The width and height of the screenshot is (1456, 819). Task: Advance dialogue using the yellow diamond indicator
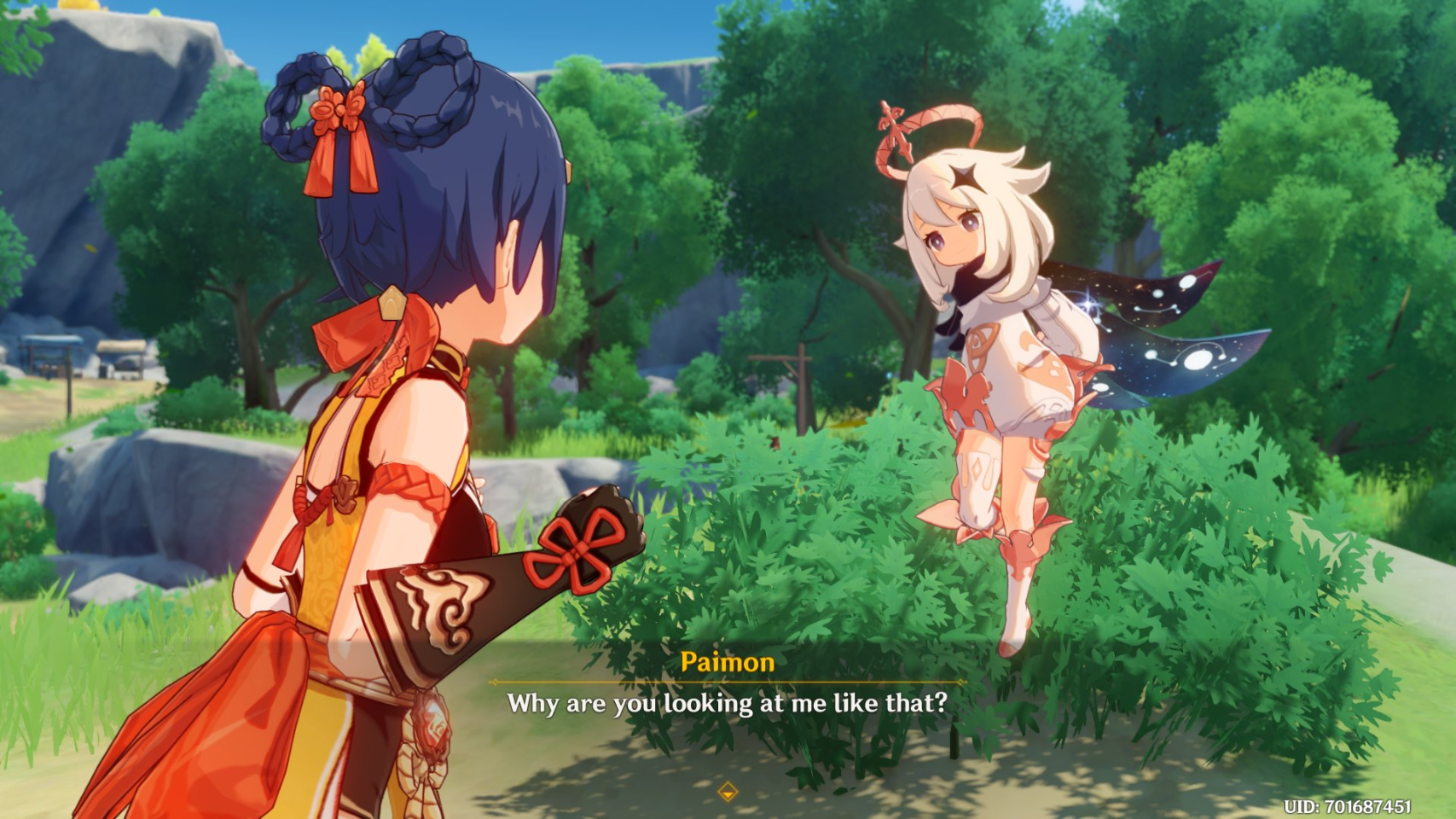[728, 793]
